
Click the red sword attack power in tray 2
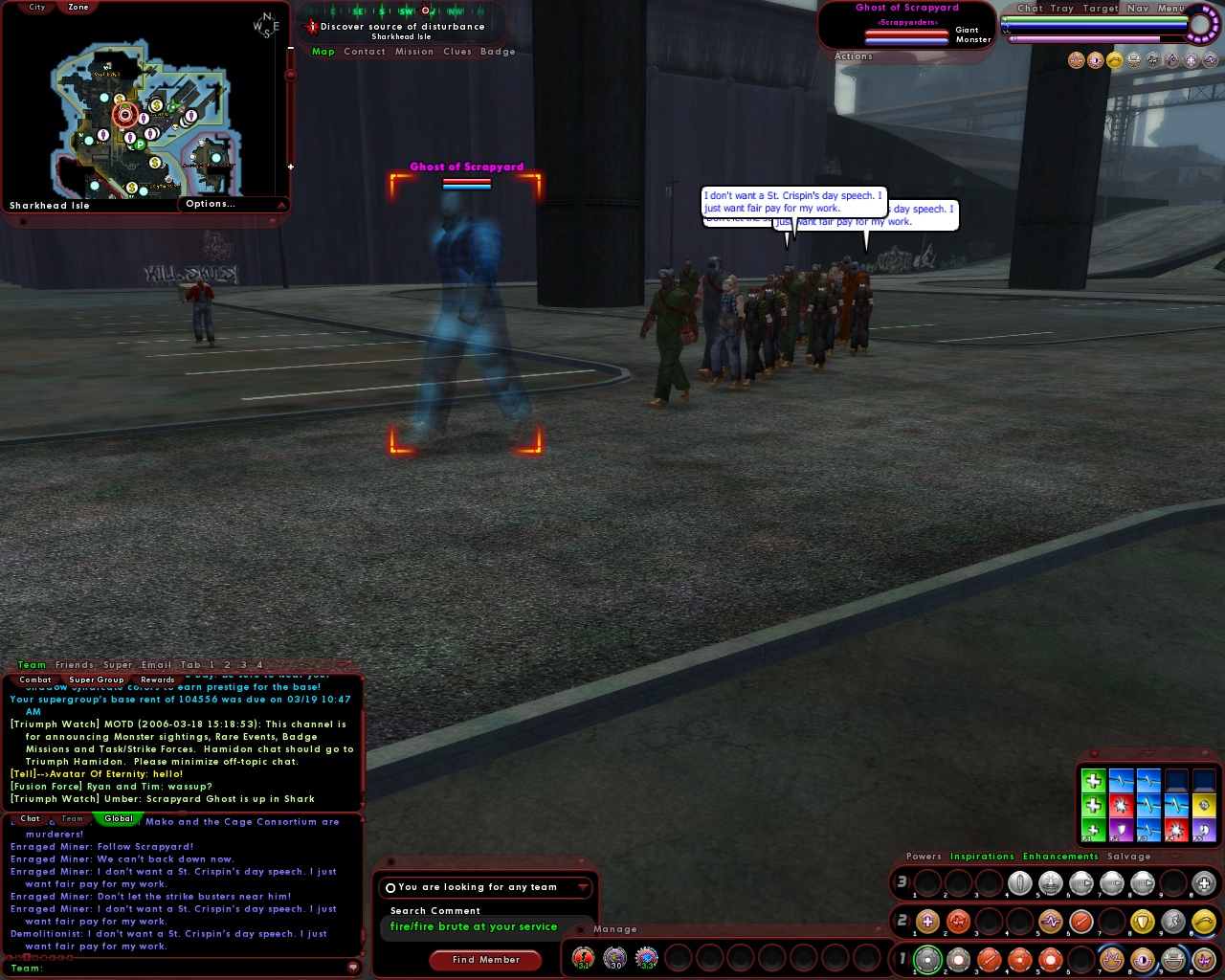tap(1080, 922)
